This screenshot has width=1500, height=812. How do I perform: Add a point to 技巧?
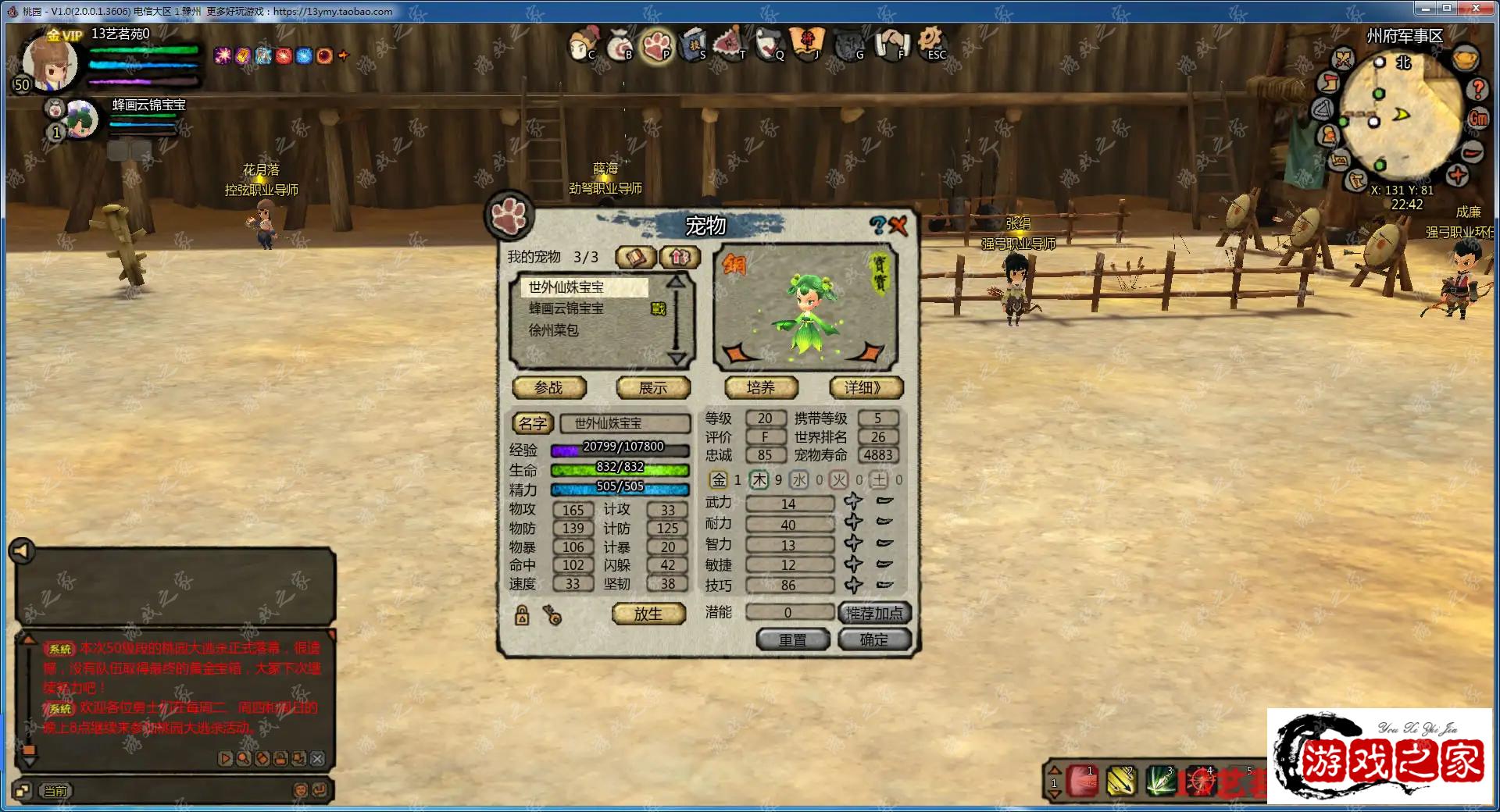point(853,585)
